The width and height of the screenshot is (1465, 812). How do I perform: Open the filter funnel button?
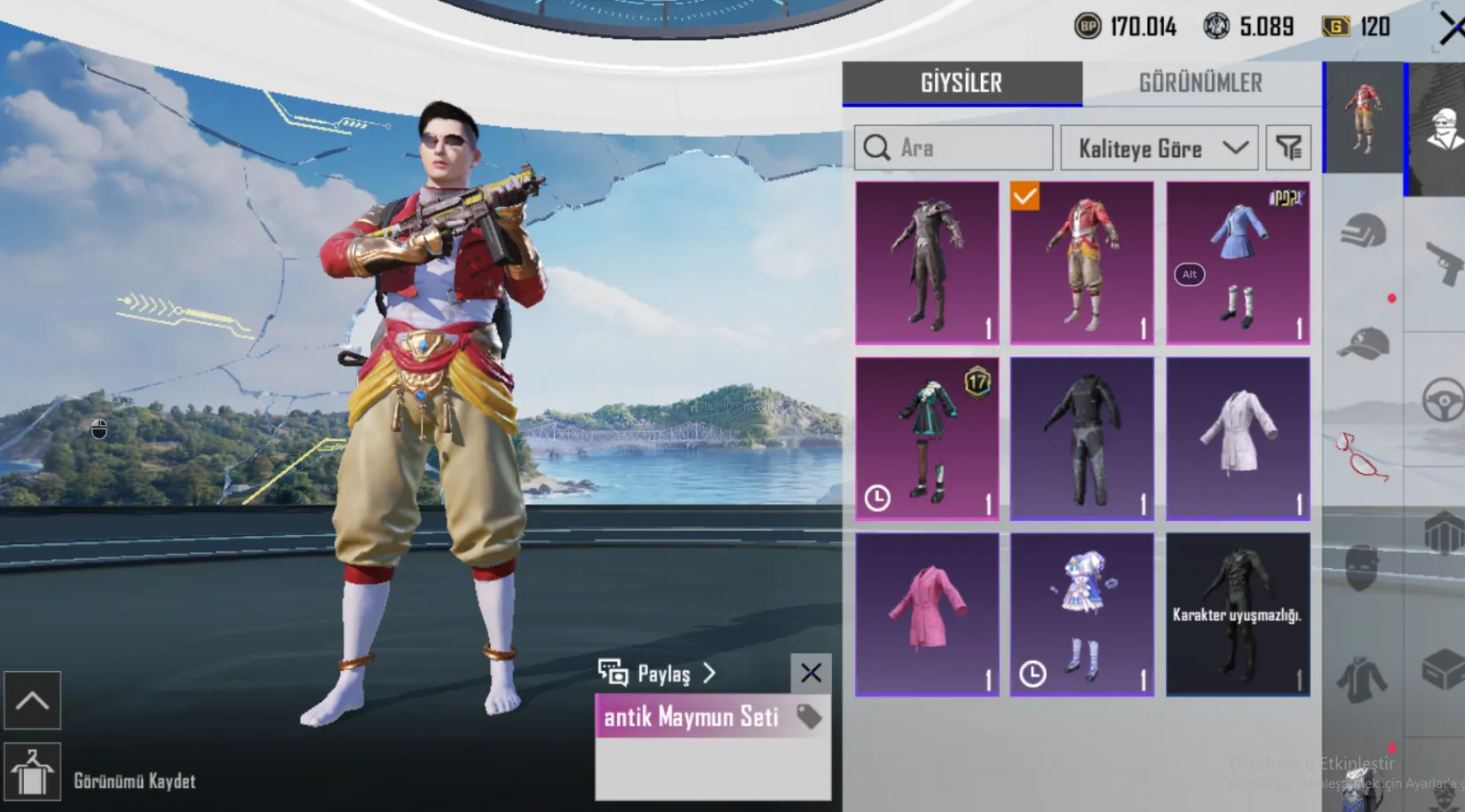pyautogui.click(x=1287, y=148)
